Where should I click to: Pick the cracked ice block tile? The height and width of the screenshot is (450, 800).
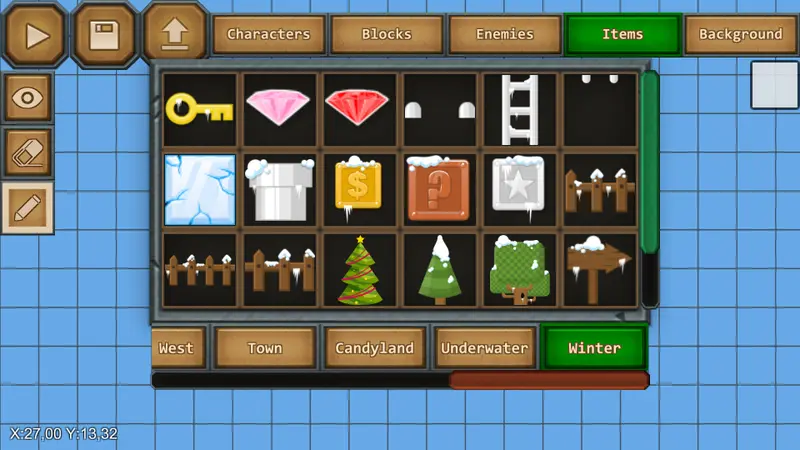(x=200, y=189)
